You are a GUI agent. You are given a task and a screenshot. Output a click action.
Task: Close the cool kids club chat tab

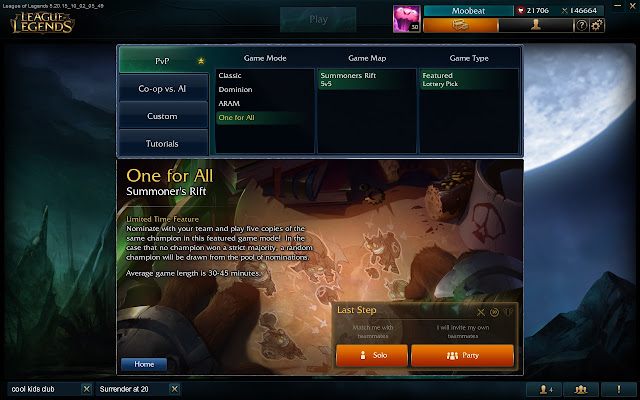[86, 388]
